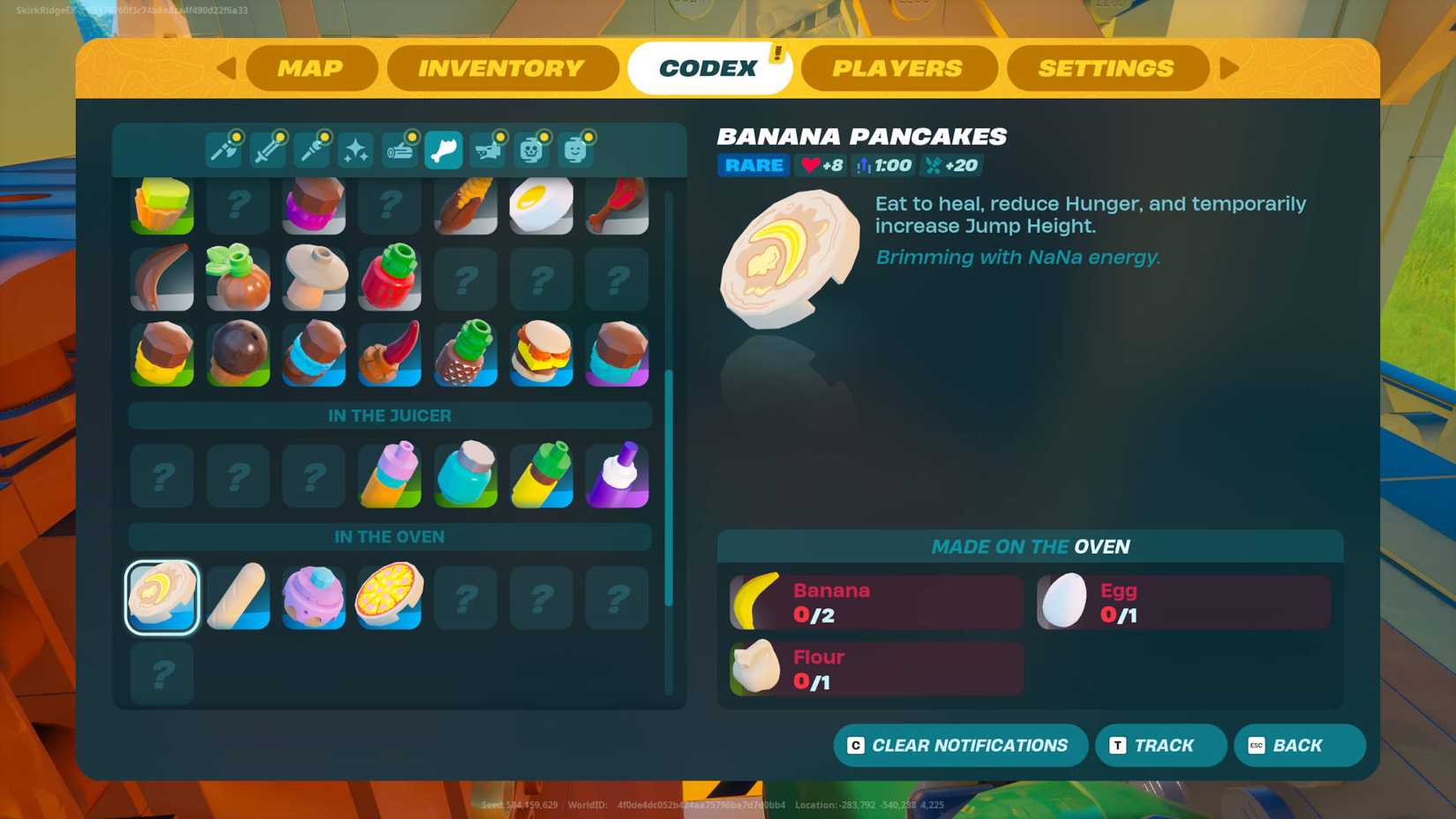The width and height of the screenshot is (1456, 819).
Task: Select the pickaxe tools category icon
Action: 223,149
